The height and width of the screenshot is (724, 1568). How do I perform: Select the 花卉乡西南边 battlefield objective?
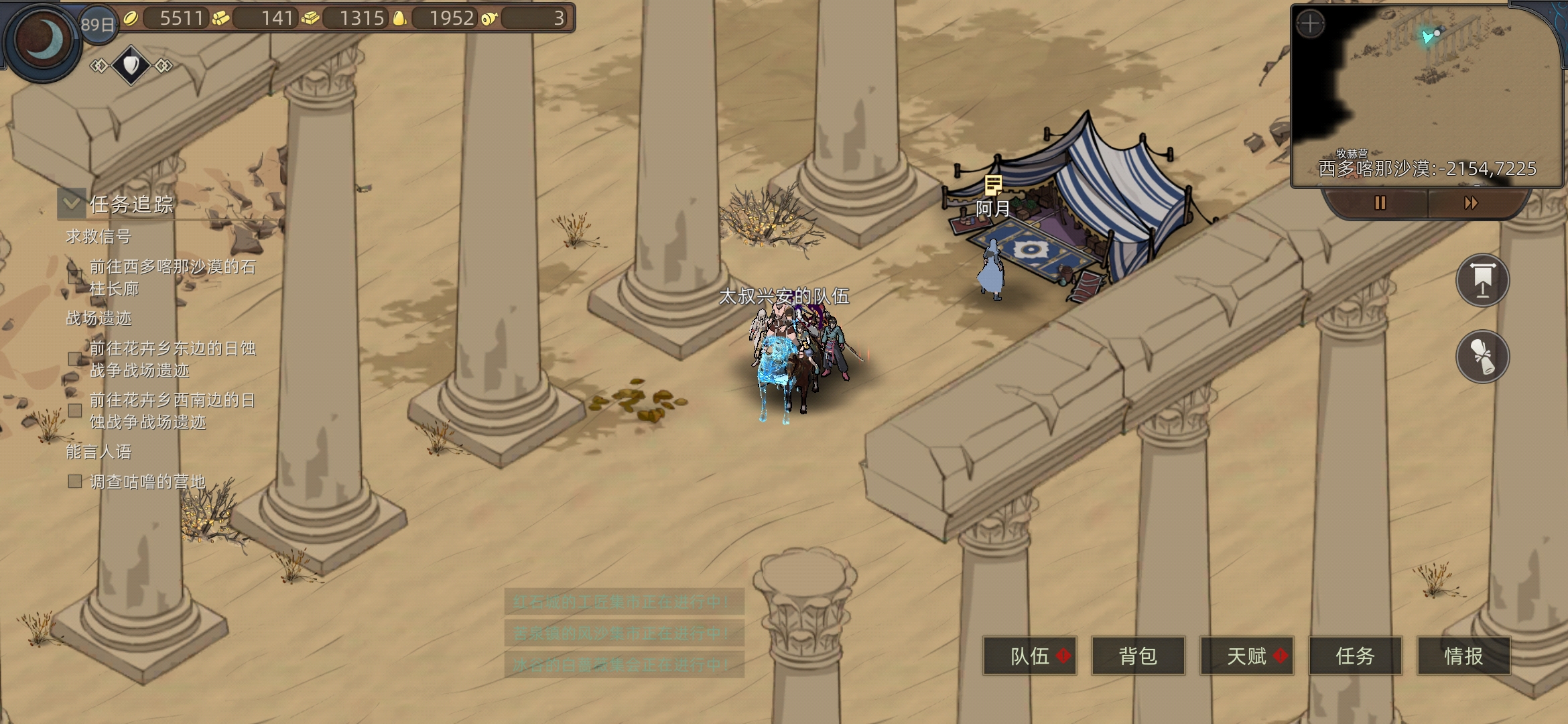172,410
